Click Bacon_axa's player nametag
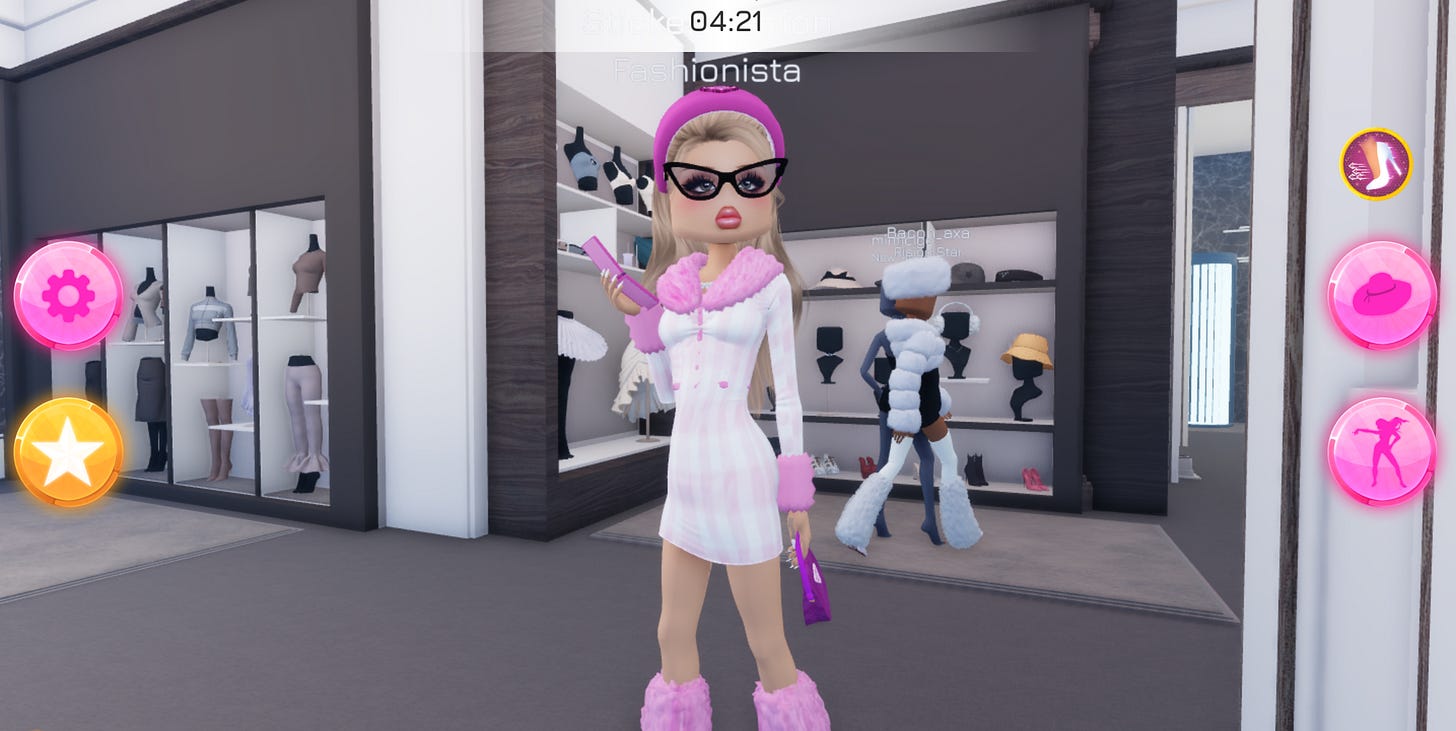1456x731 pixels. pos(928,233)
